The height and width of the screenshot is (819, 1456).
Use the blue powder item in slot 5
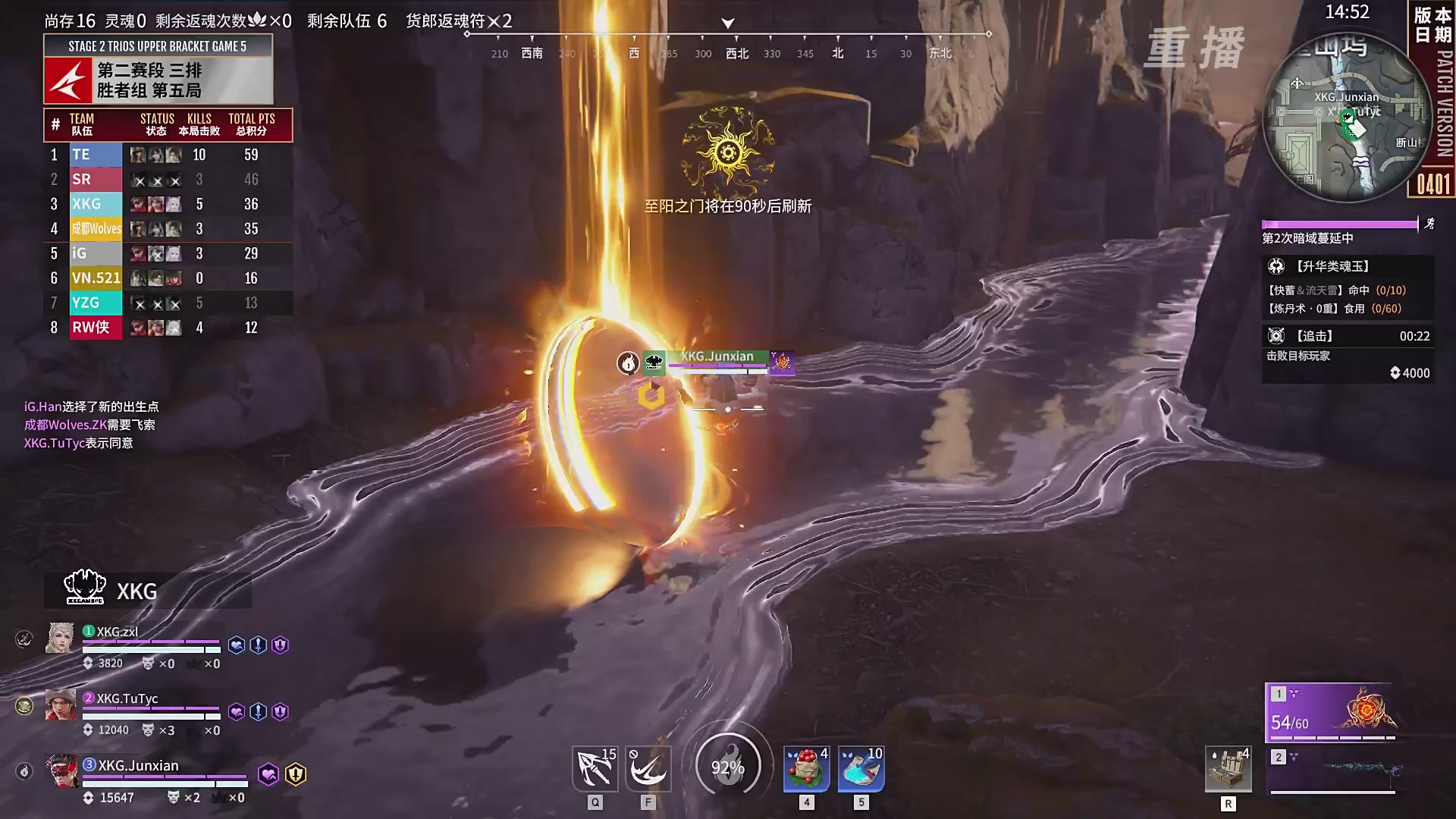pyautogui.click(x=861, y=768)
